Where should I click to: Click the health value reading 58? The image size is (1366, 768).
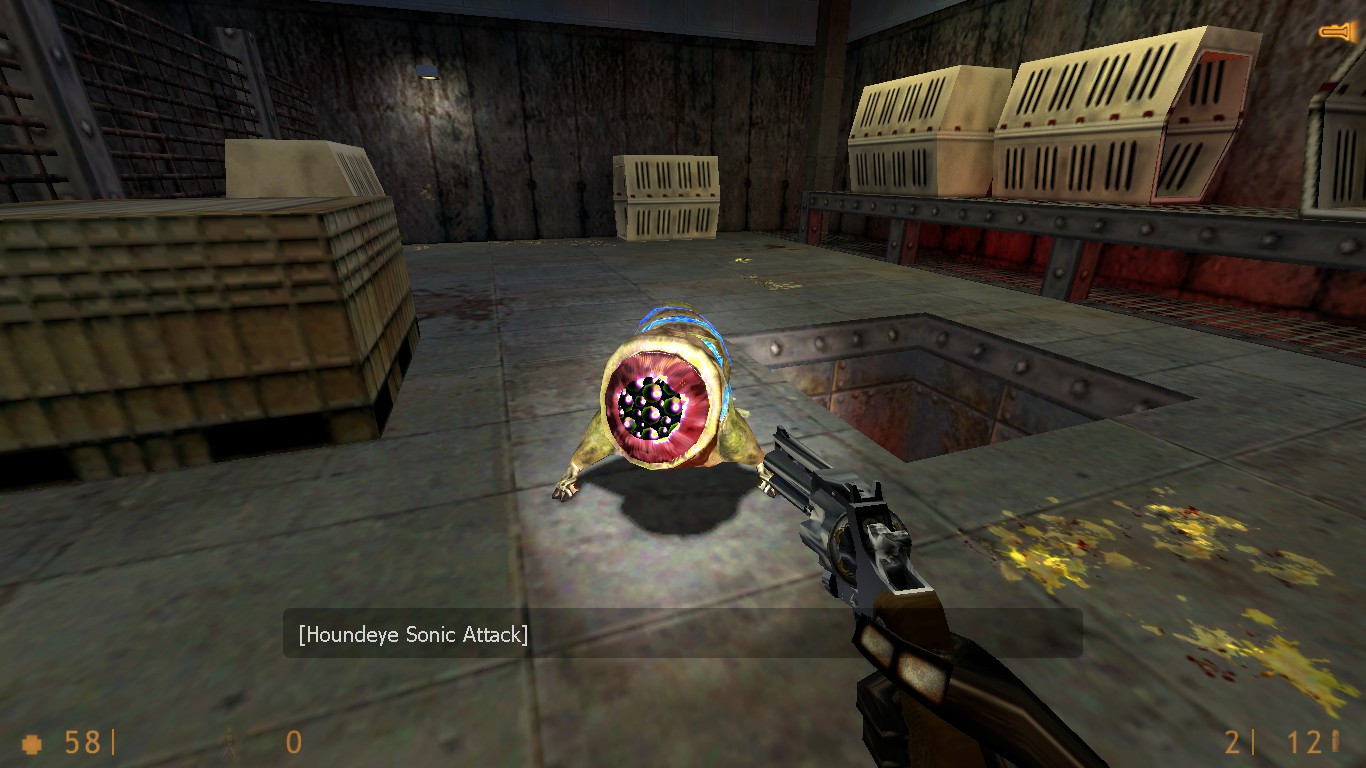pos(82,744)
